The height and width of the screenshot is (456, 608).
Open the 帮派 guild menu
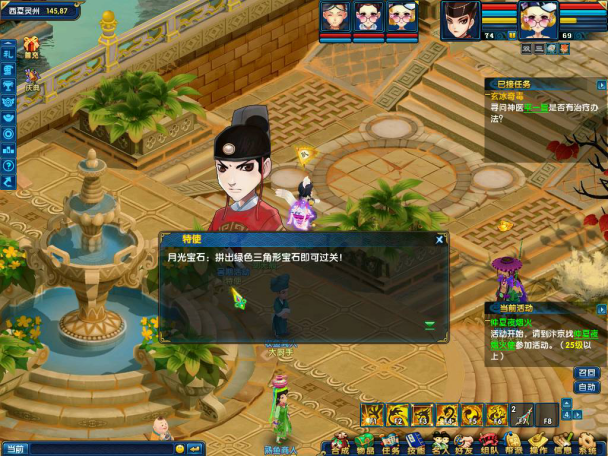coord(513,442)
